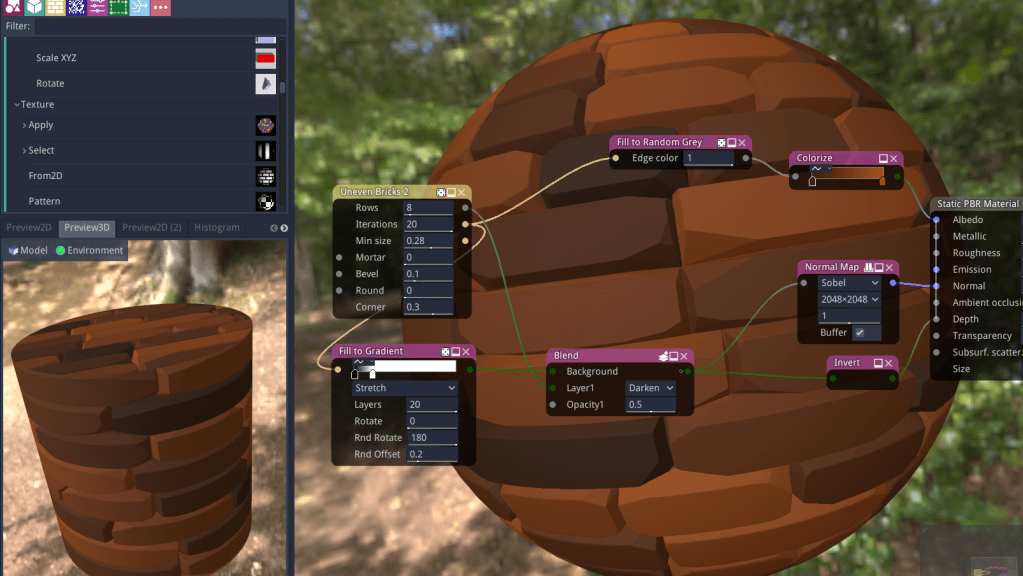Expand the Apply library group
Screen dimensions: 1023x576
pyautogui.click(x=25, y=126)
